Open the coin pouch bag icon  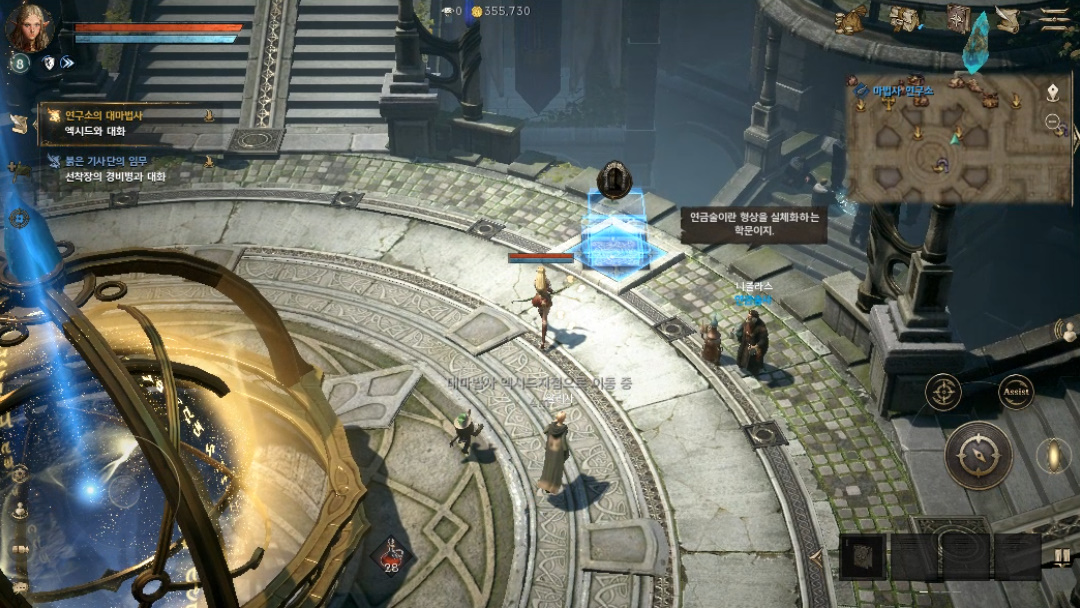click(851, 18)
